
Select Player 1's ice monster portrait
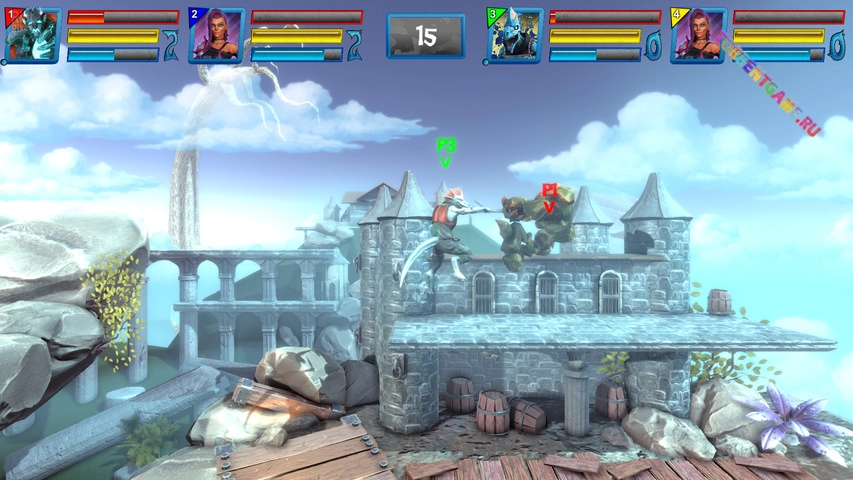[32, 36]
